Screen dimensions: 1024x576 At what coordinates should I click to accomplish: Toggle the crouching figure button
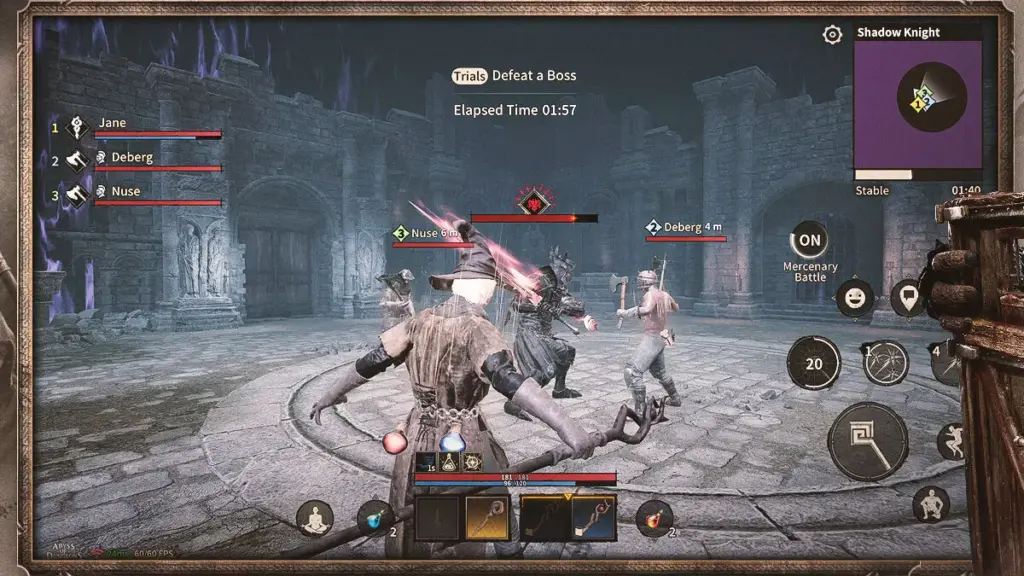(931, 505)
